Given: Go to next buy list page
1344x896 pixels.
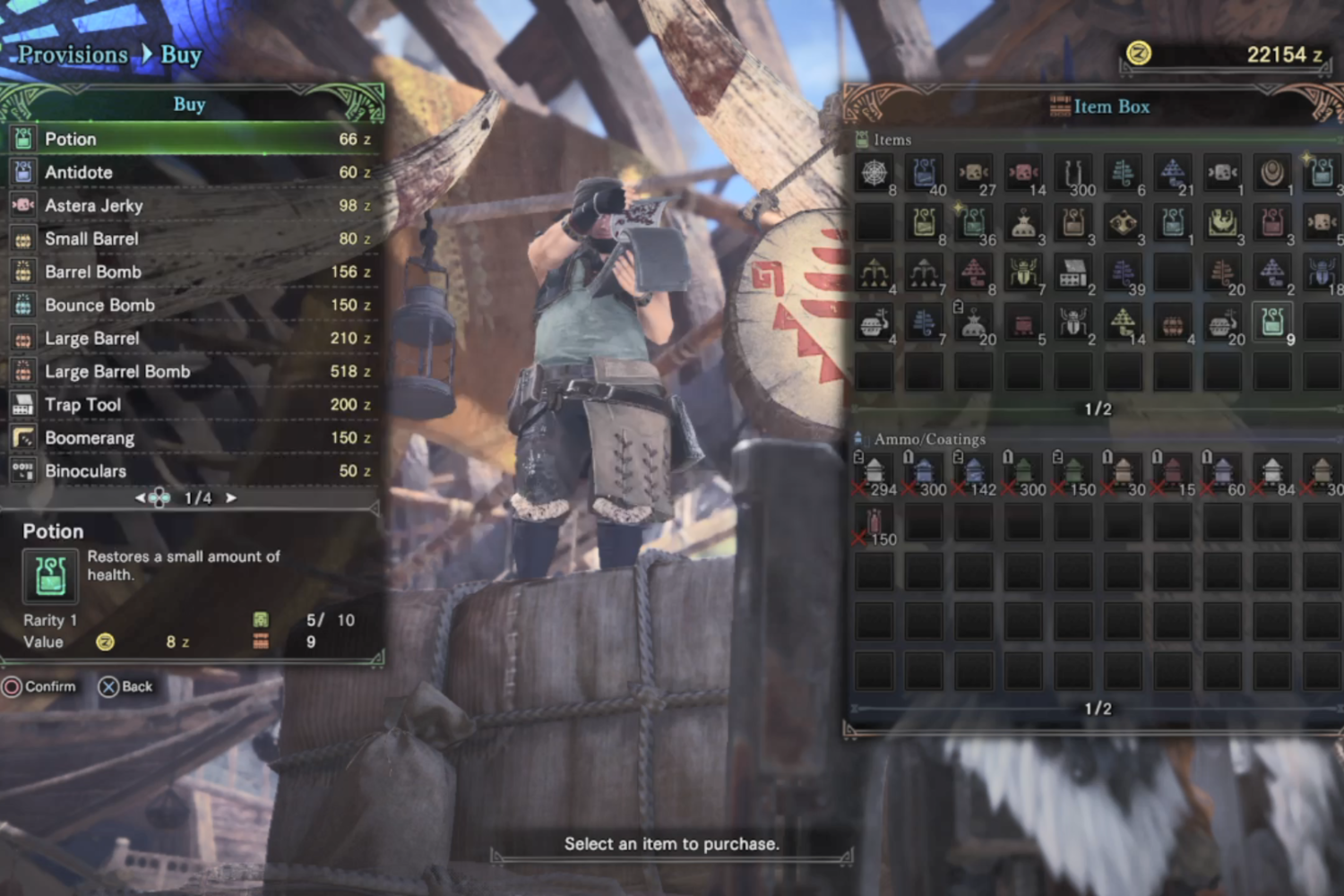Looking at the screenshot, I should point(231,498).
